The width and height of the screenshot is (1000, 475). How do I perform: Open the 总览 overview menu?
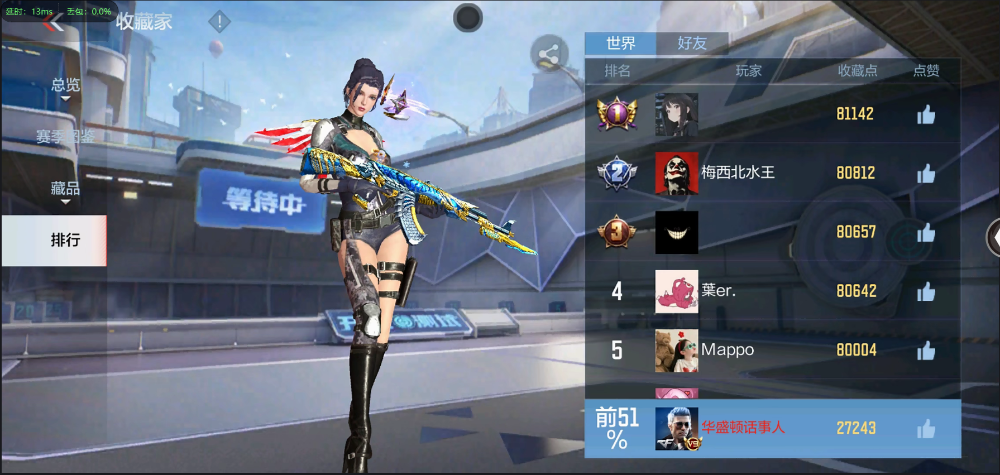(66, 86)
